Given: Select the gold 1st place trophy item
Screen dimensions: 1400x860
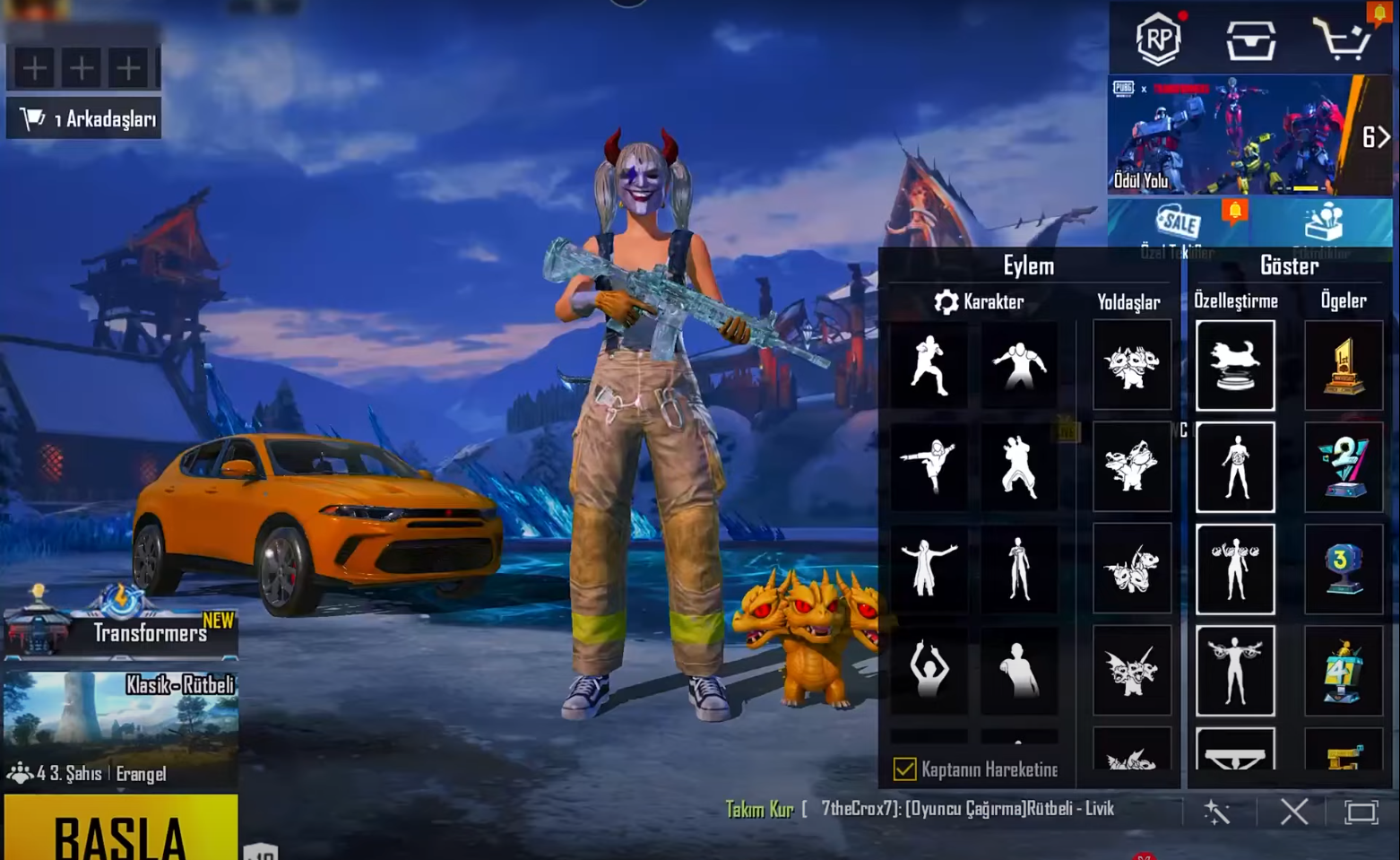Looking at the screenshot, I should coord(1344,366).
